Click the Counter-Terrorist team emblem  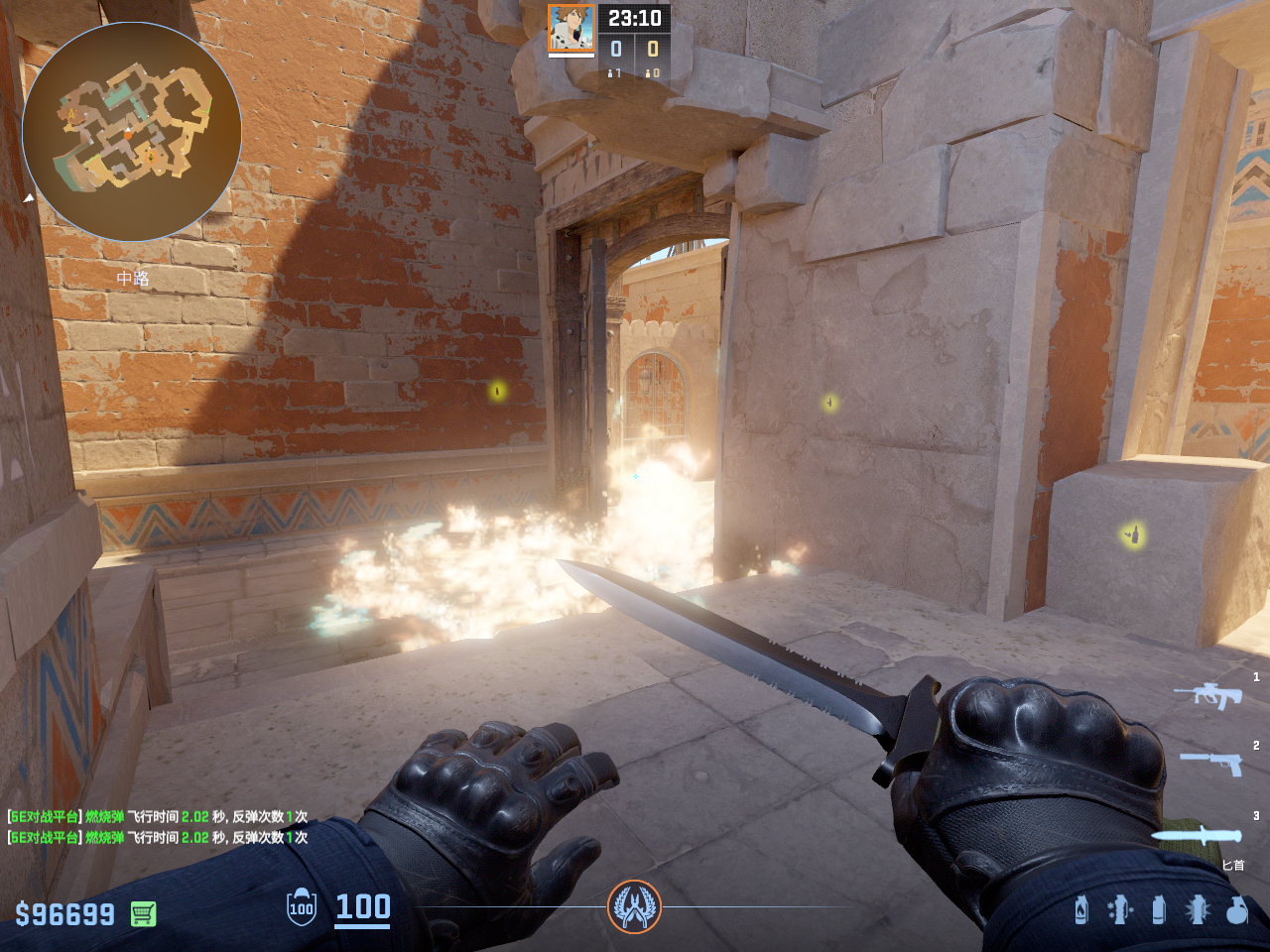(x=634, y=906)
